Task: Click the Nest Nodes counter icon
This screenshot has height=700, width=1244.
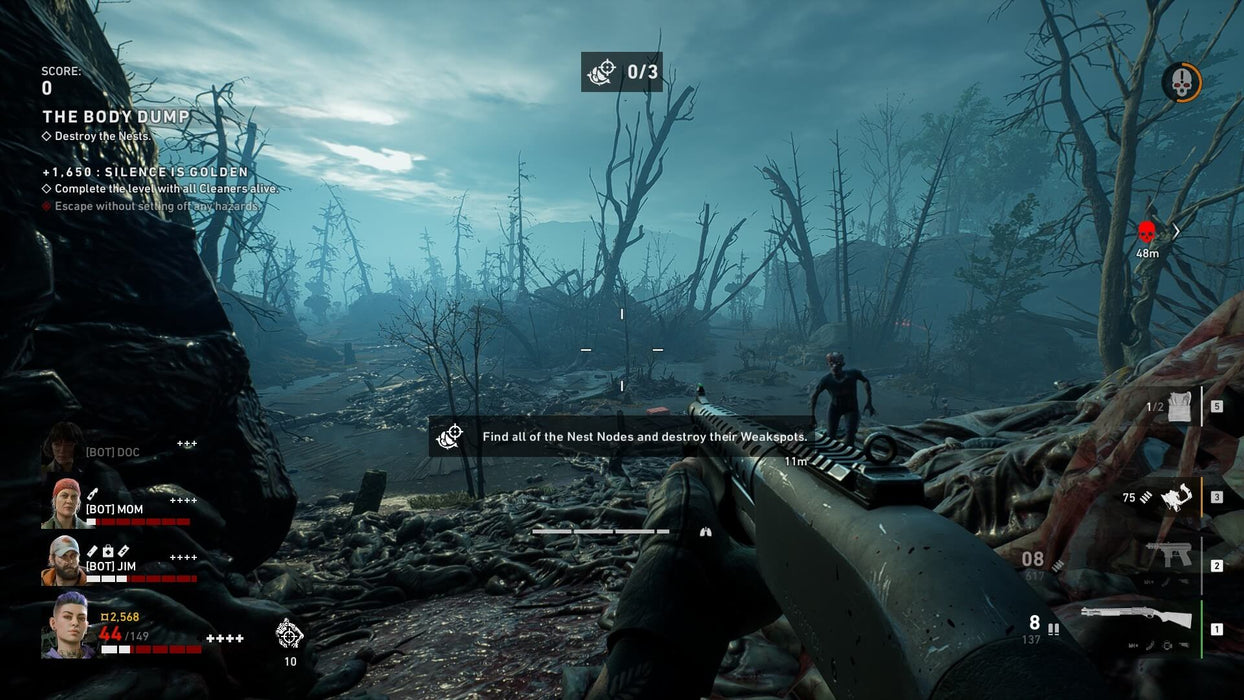Action: (x=602, y=72)
